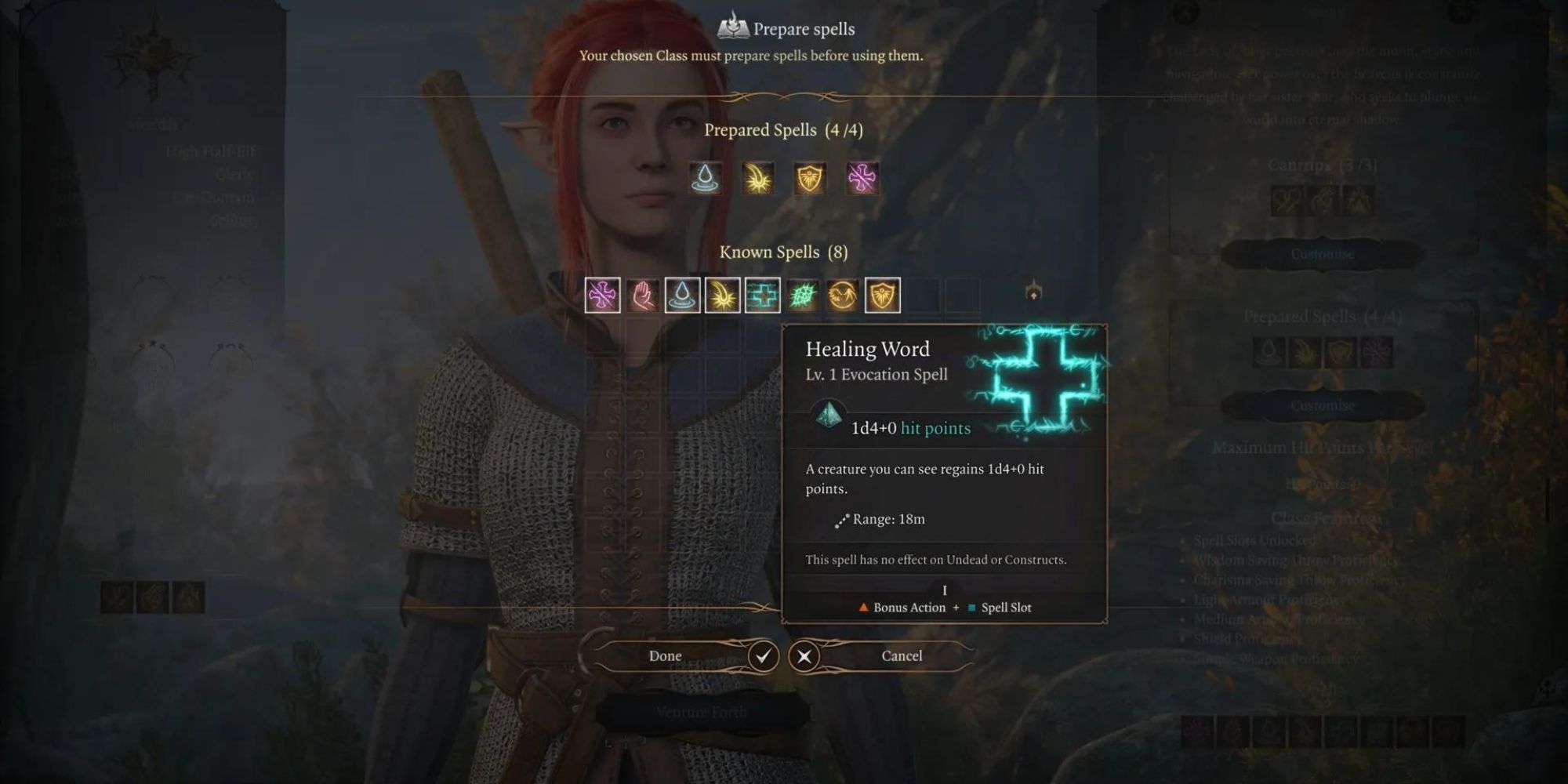Deselect Create Water from the Prepared Spells row
The image size is (1568, 784).
(x=703, y=178)
